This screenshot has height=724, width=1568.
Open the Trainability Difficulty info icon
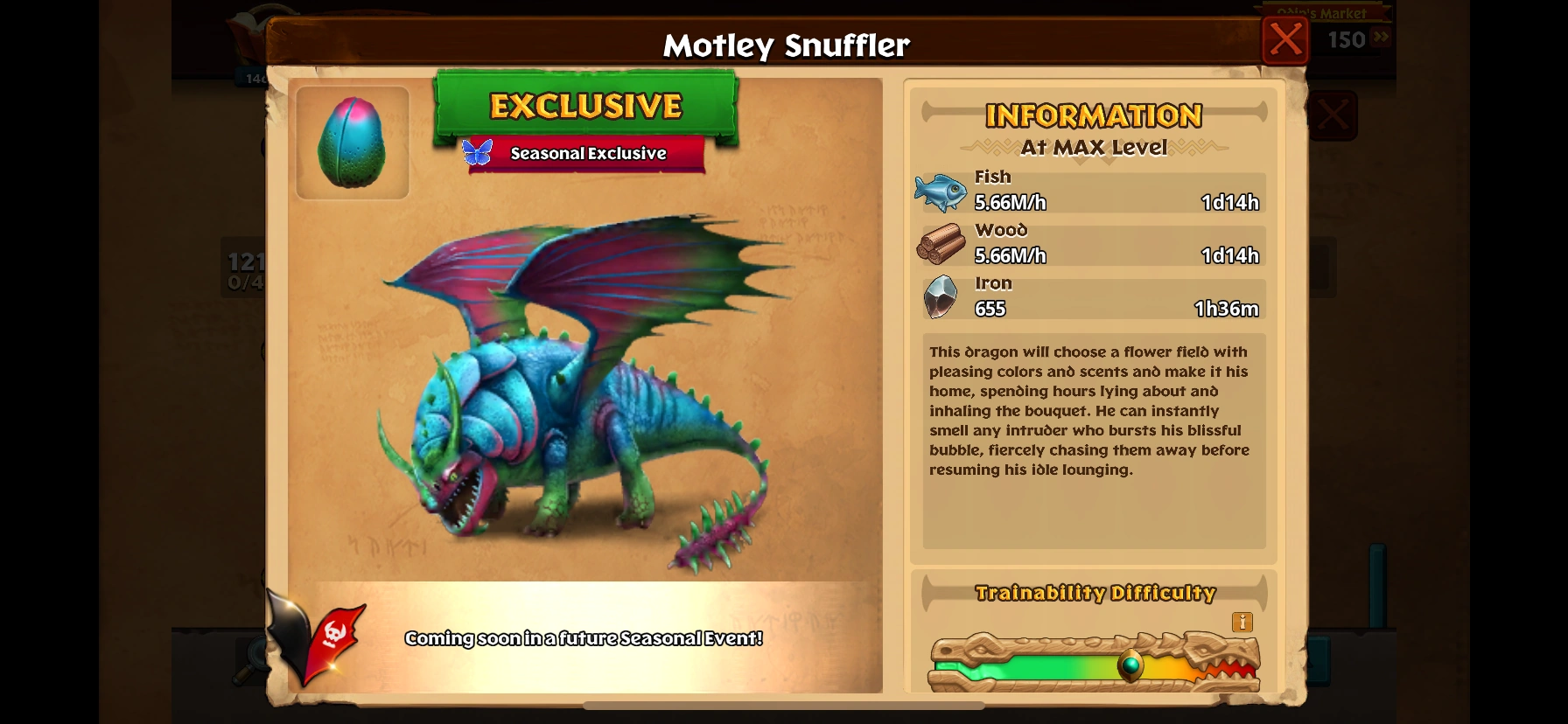[1241, 623]
